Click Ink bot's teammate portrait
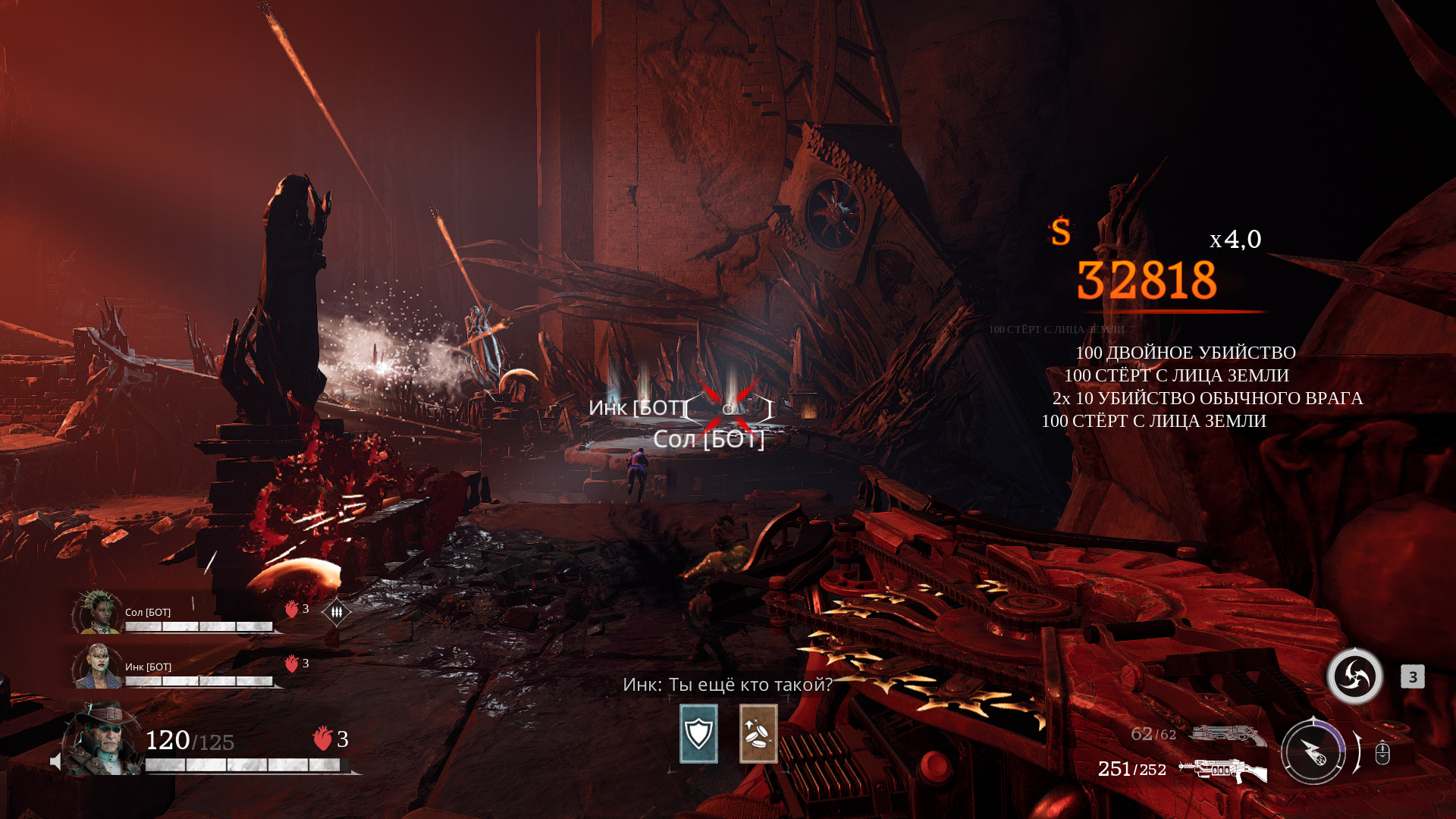 click(x=98, y=667)
